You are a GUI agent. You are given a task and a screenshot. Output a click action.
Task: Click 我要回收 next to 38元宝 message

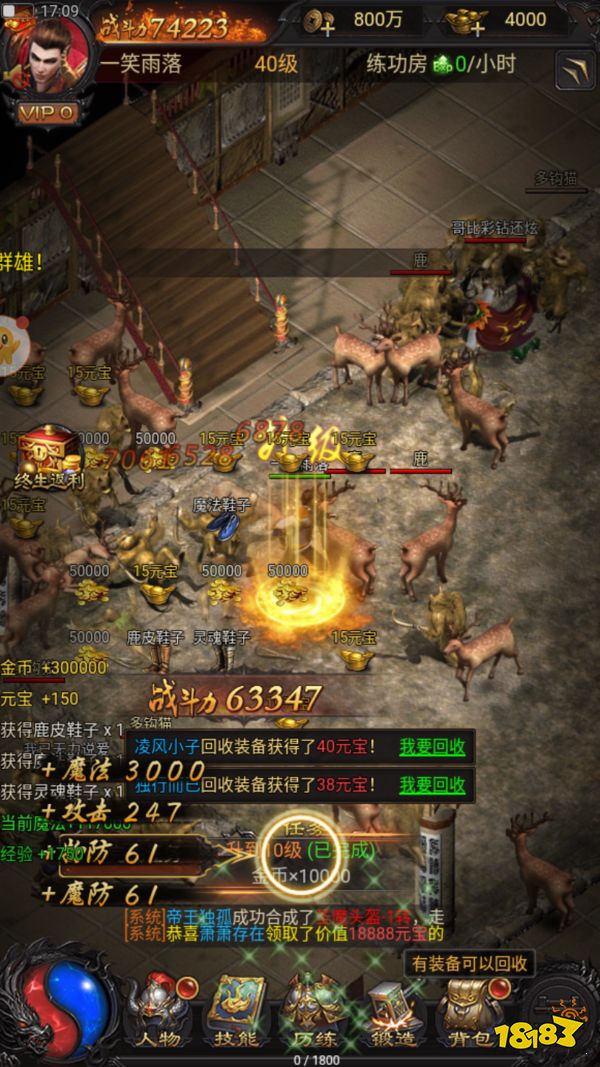(432, 785)
